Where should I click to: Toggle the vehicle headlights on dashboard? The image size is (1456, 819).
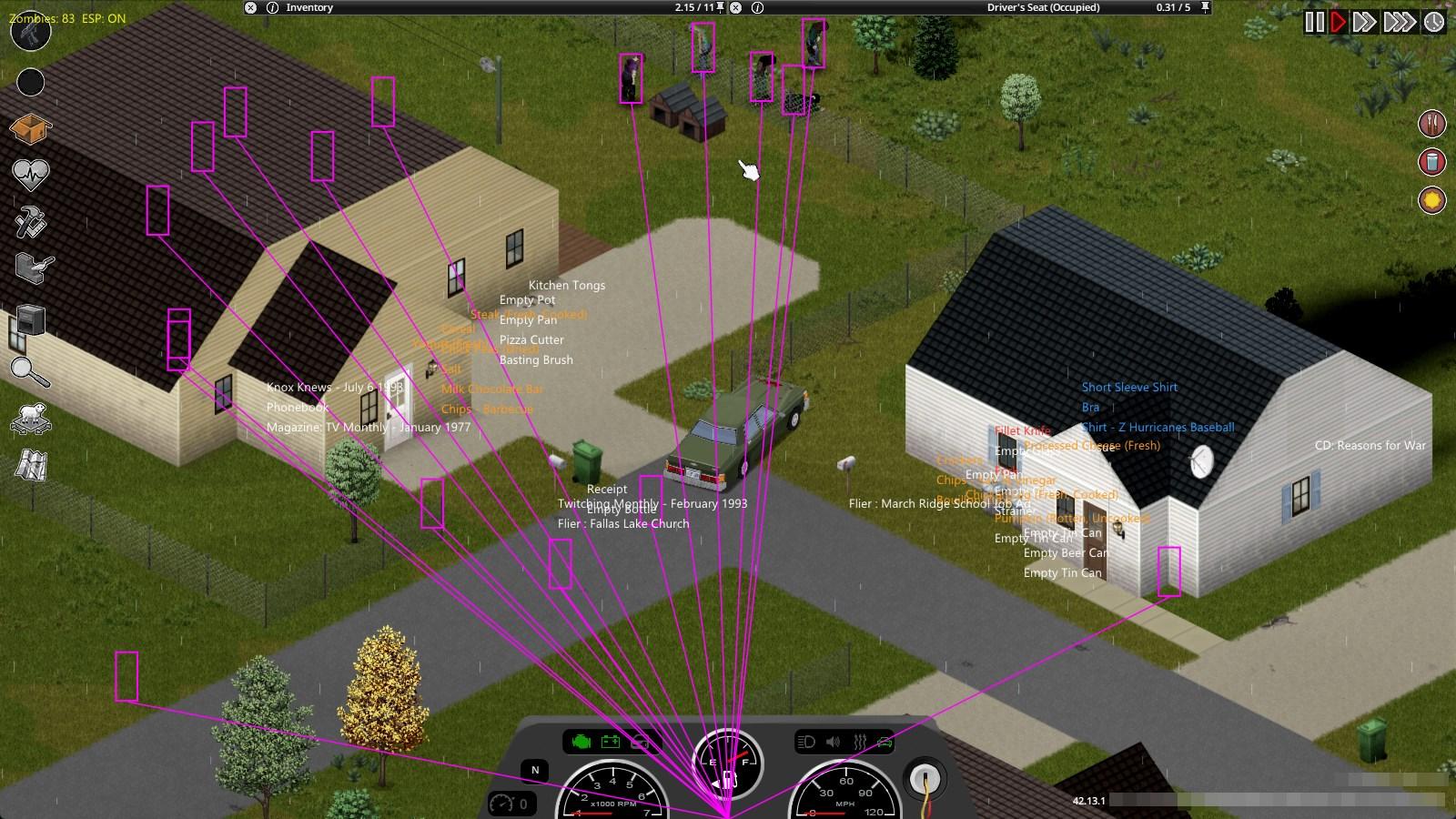point(806,743)
